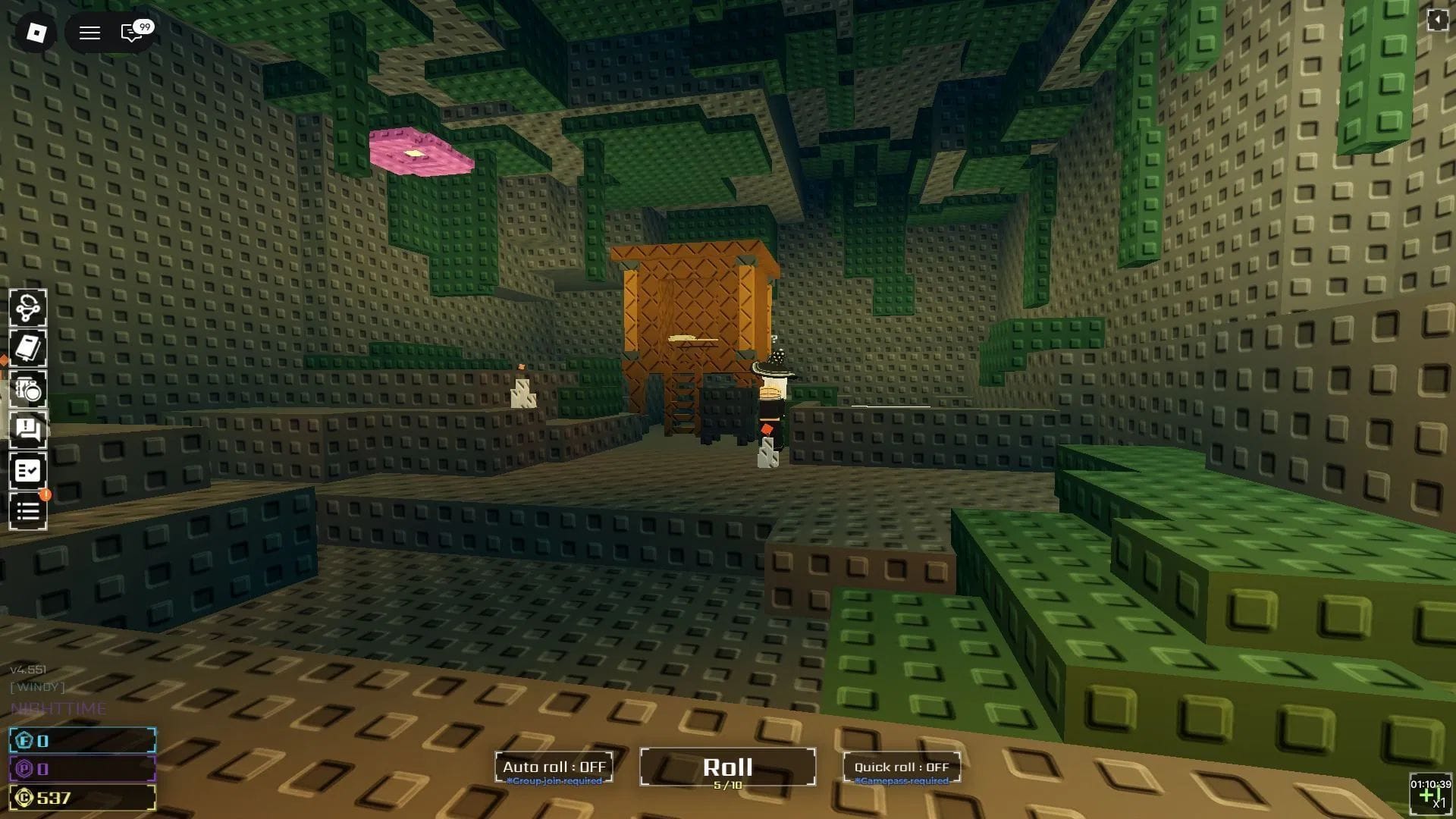Open the Roblox logo menu
The height and width of the screenshot is (819, 1456).
(36, 33)
